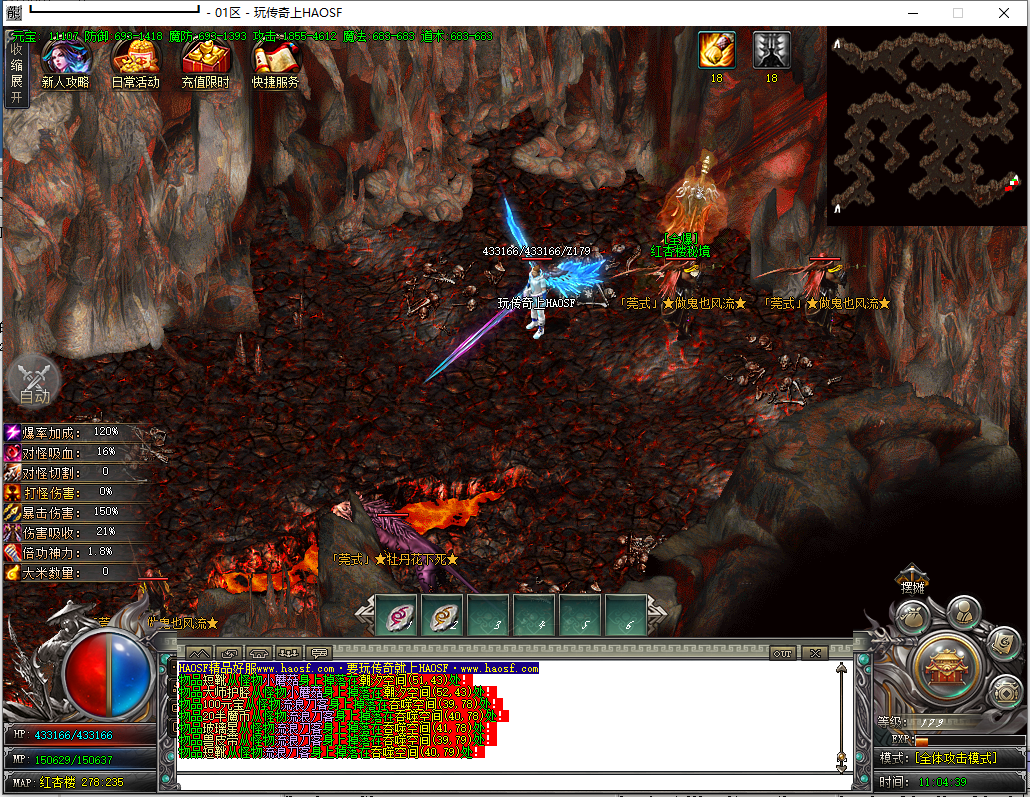Viewport: 1030px width, 797px height.
Task: Open the cave minimap
Action: click(925, 126)
